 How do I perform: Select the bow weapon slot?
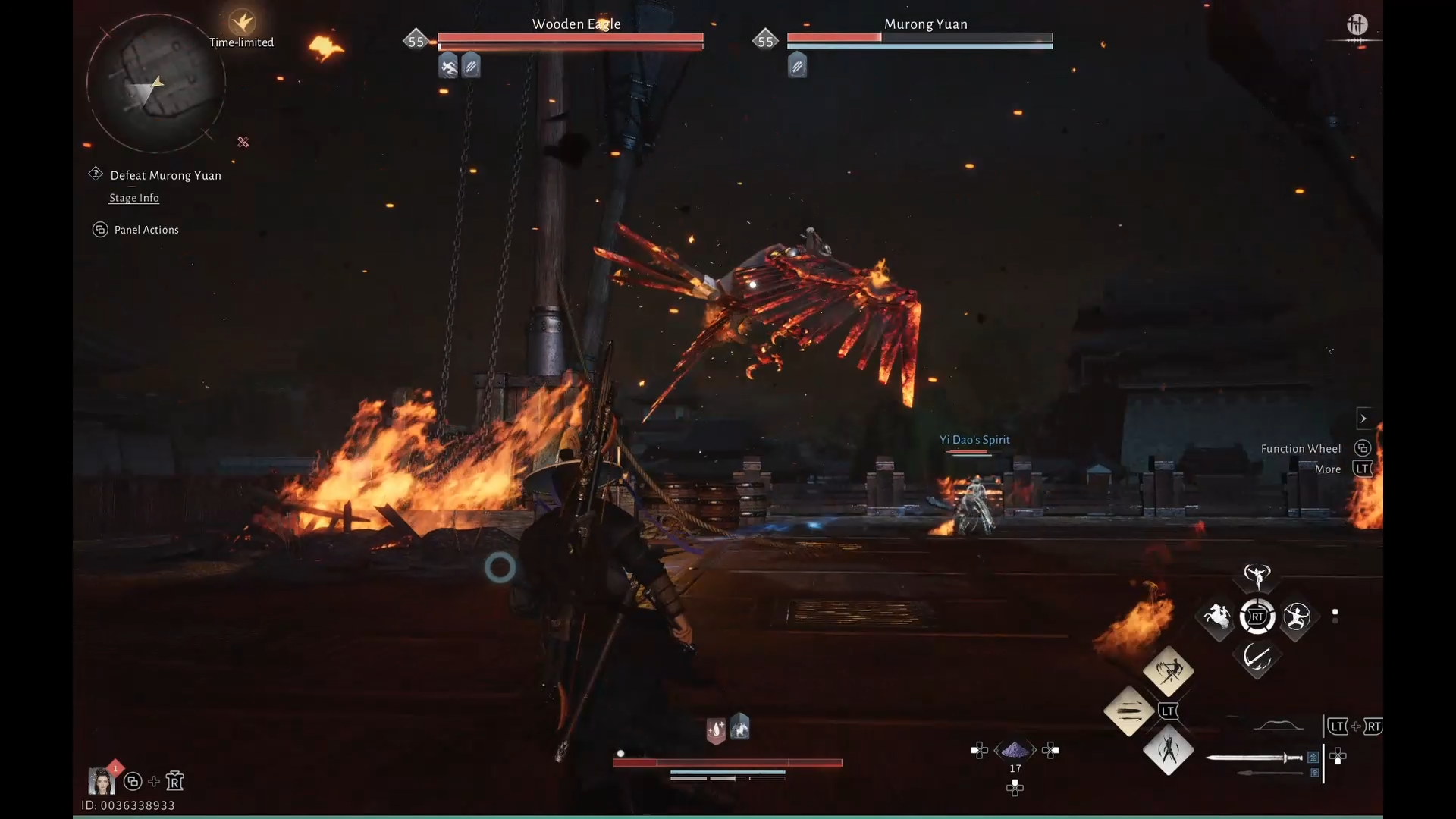1279,726
